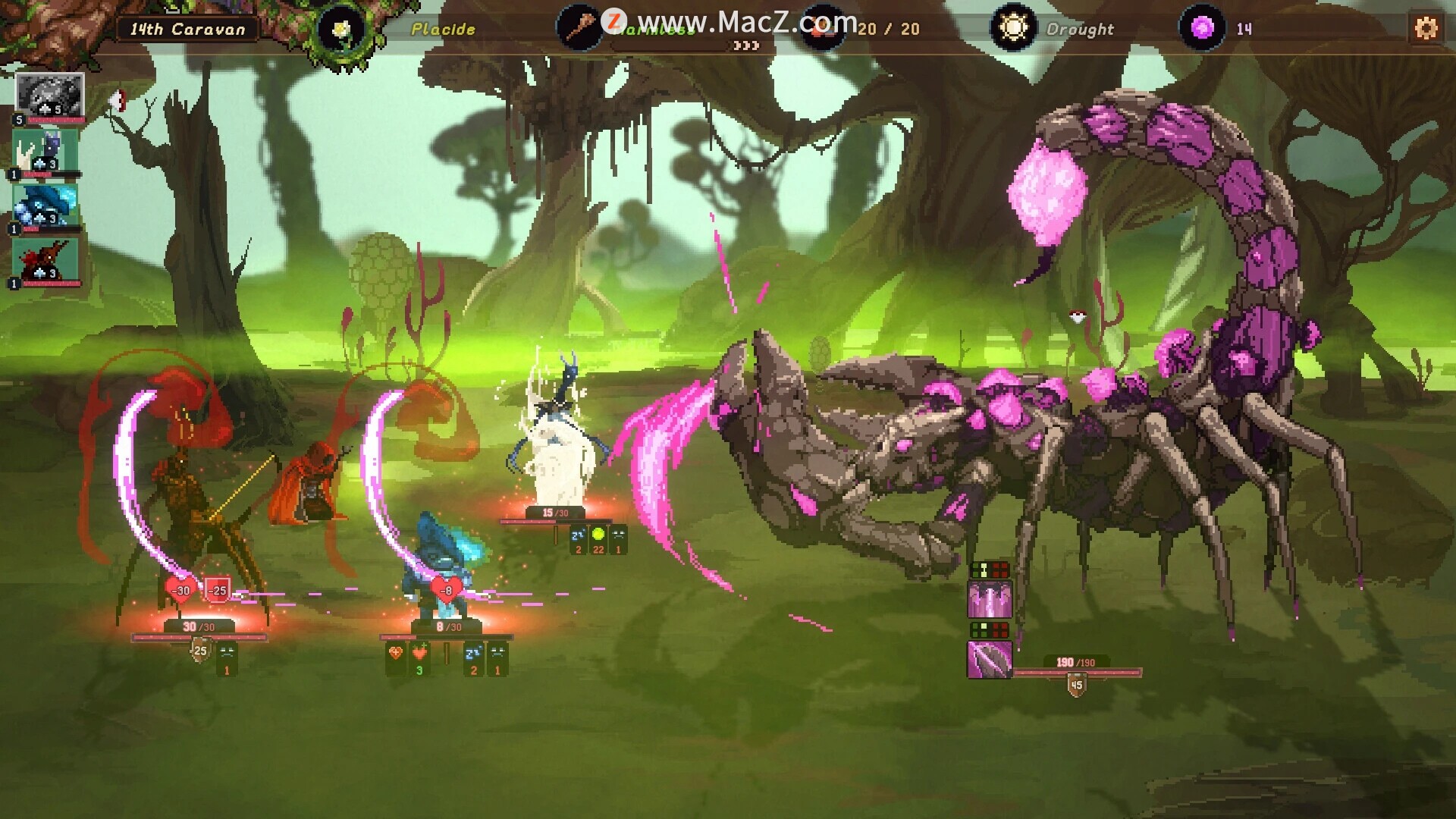Image resolution: width=1456 pixels, height=819 pixels.
Task: Inspect the armor shield showing 25
Action: [x=200, y=651]
